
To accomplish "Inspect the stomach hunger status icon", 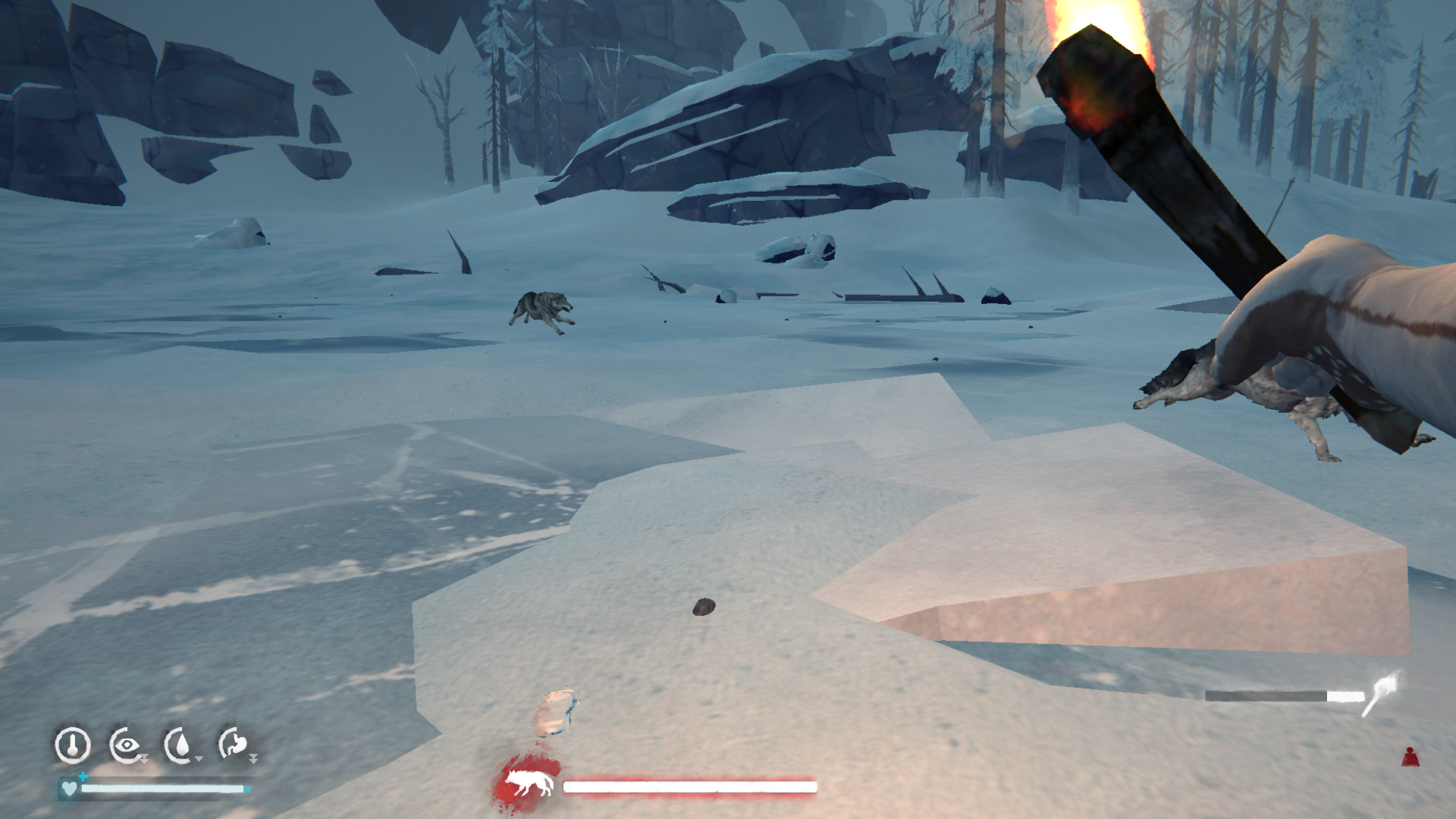I will pyautogui.click(x=234, y=744).
